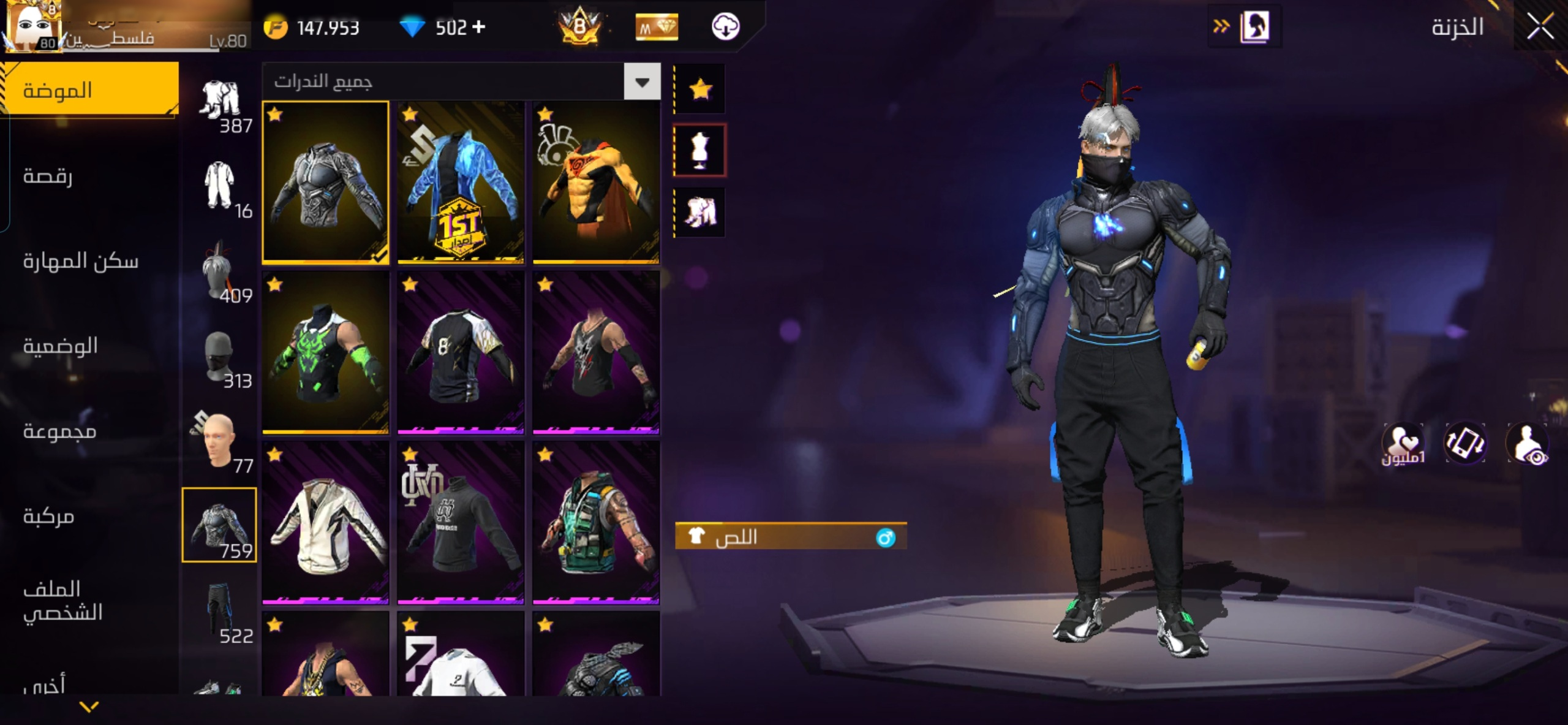Select the الوضعية pose tab
Viewport: 1568px width, 725px height.
pyautogui.click(x=61, y=346)
